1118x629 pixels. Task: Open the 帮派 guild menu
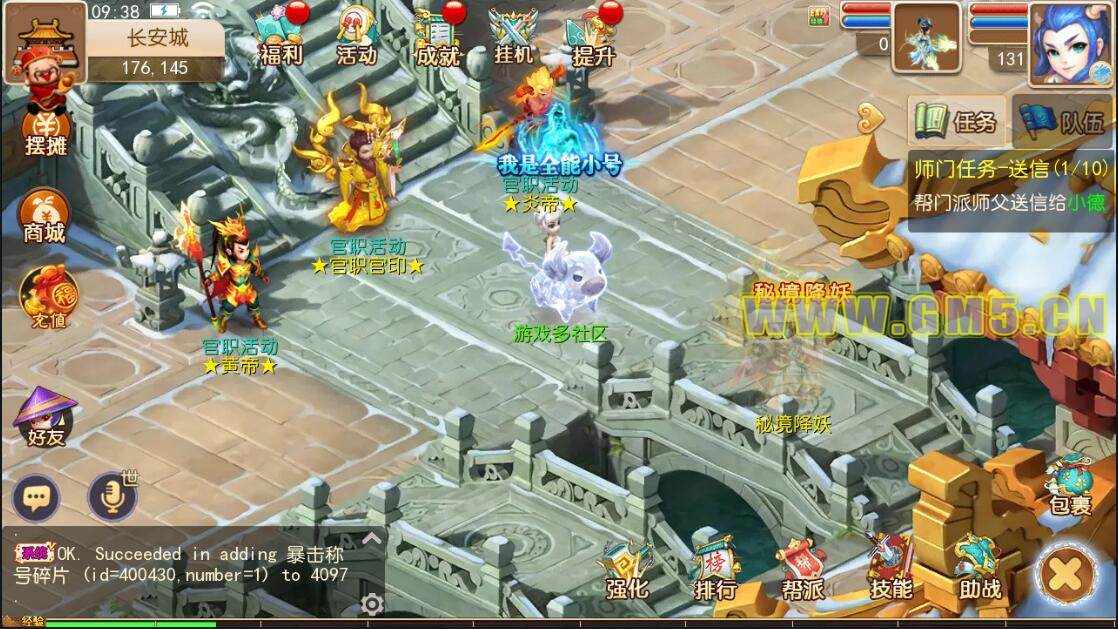tap(802, 572)
